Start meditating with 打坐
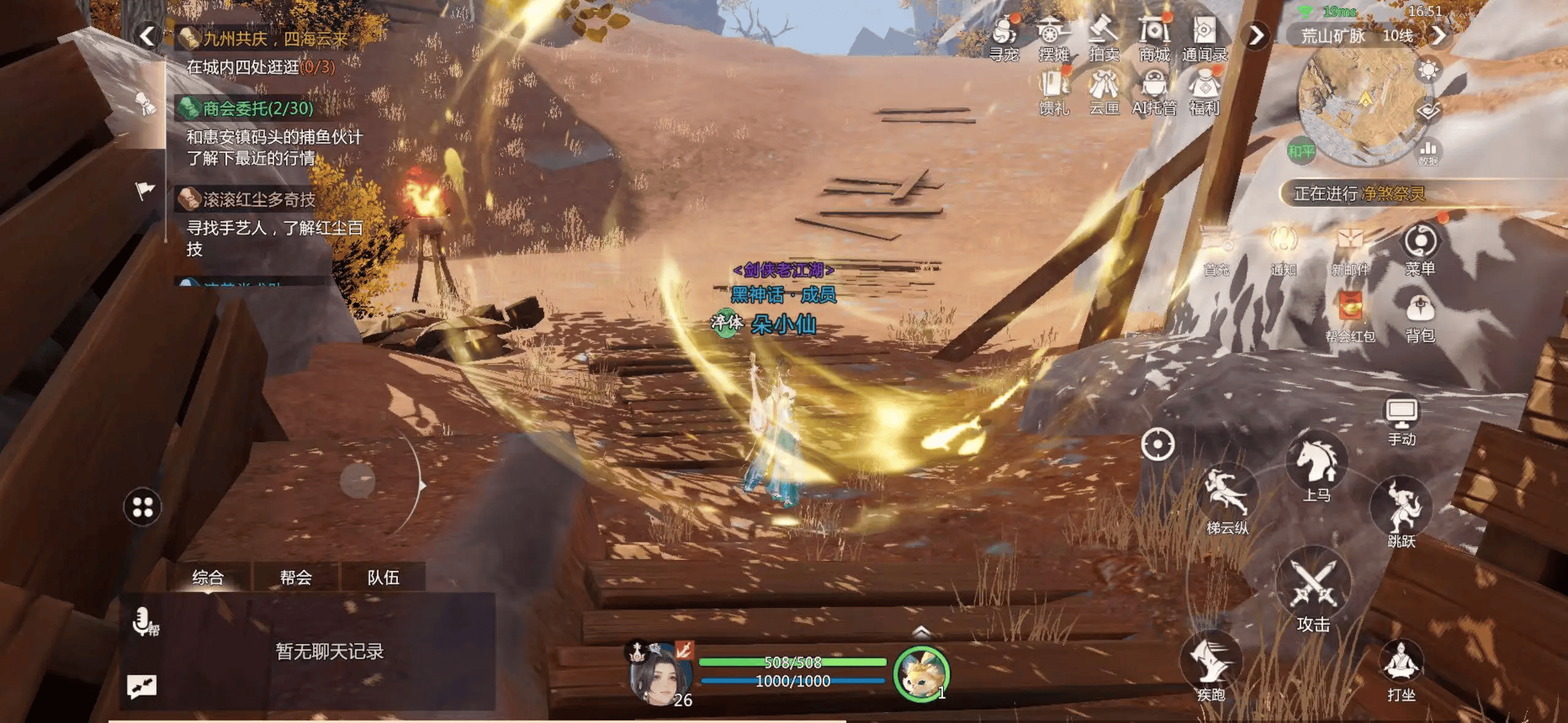Screen dimensions: 1568x723 click(1401, 668)
